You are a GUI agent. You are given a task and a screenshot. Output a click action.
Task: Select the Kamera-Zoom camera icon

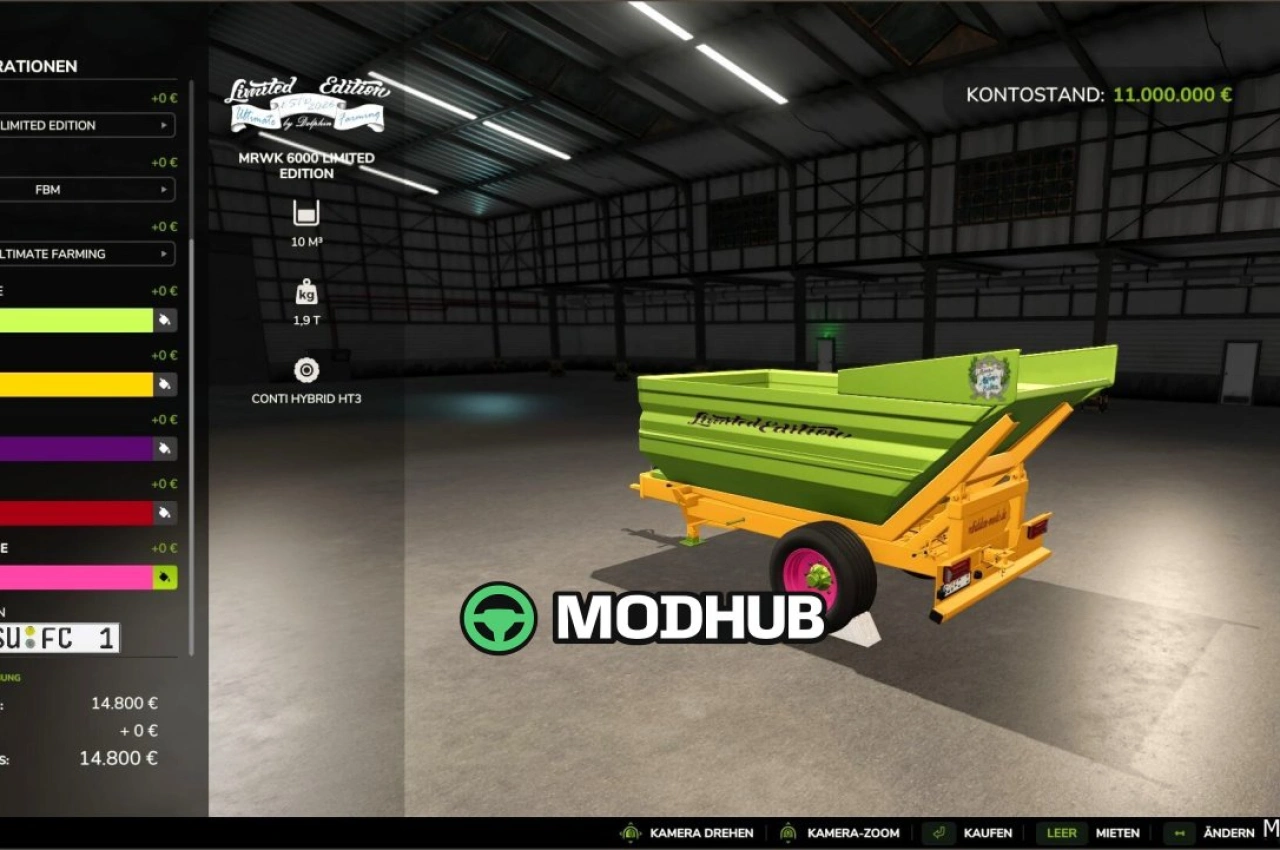click(790, 832)
